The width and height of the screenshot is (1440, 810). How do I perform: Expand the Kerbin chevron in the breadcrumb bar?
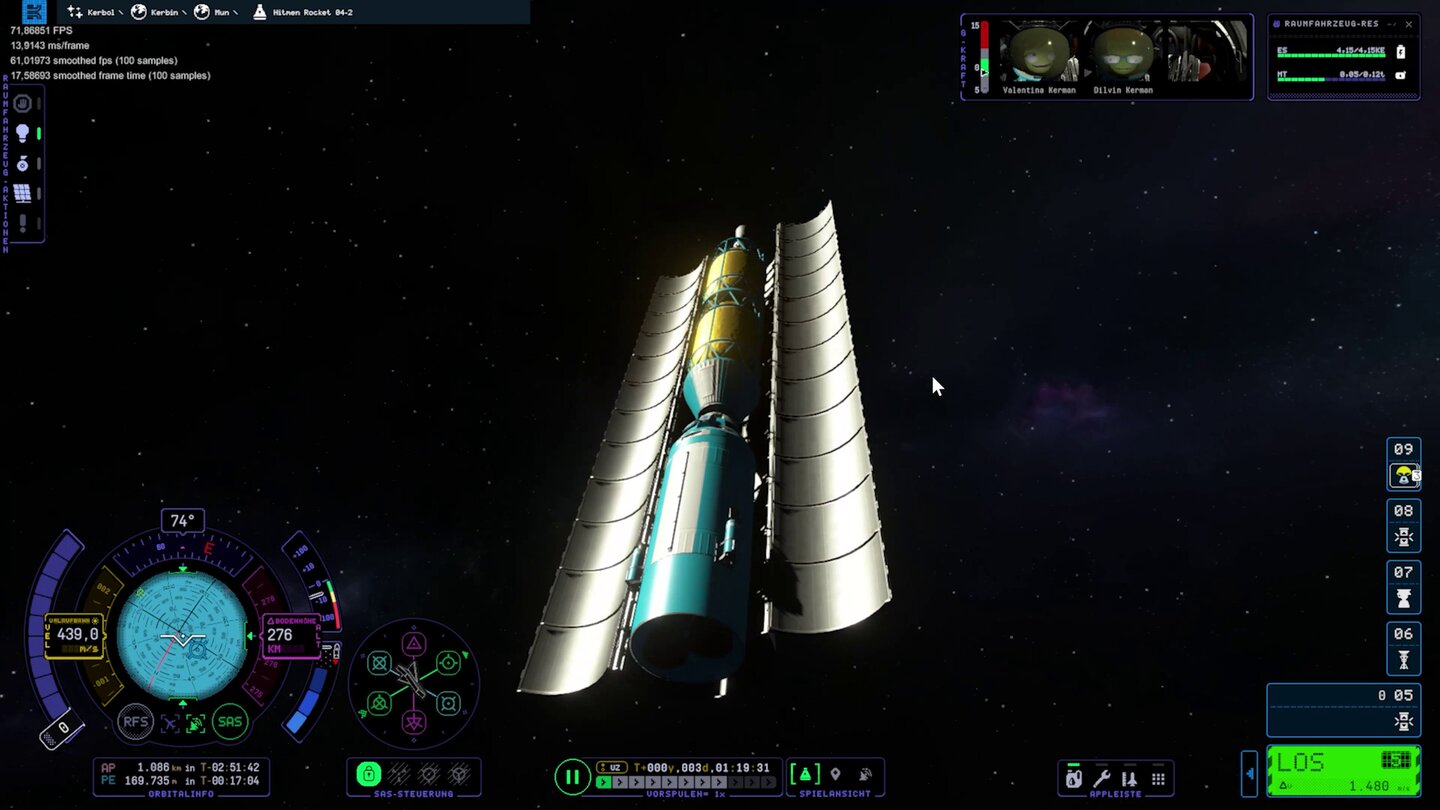click(184, 12)
